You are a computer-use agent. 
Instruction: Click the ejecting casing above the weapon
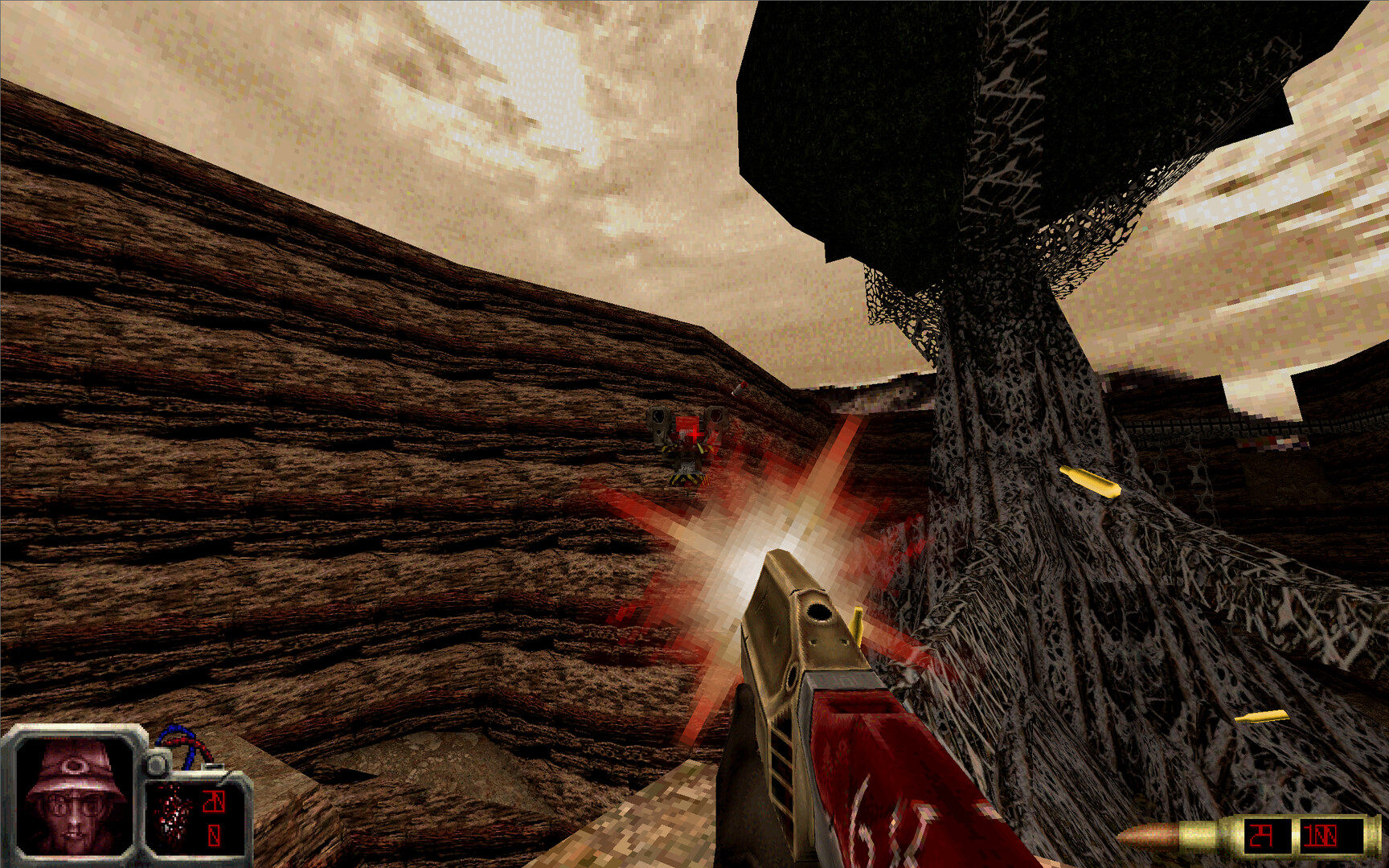(x=854, y=627)
